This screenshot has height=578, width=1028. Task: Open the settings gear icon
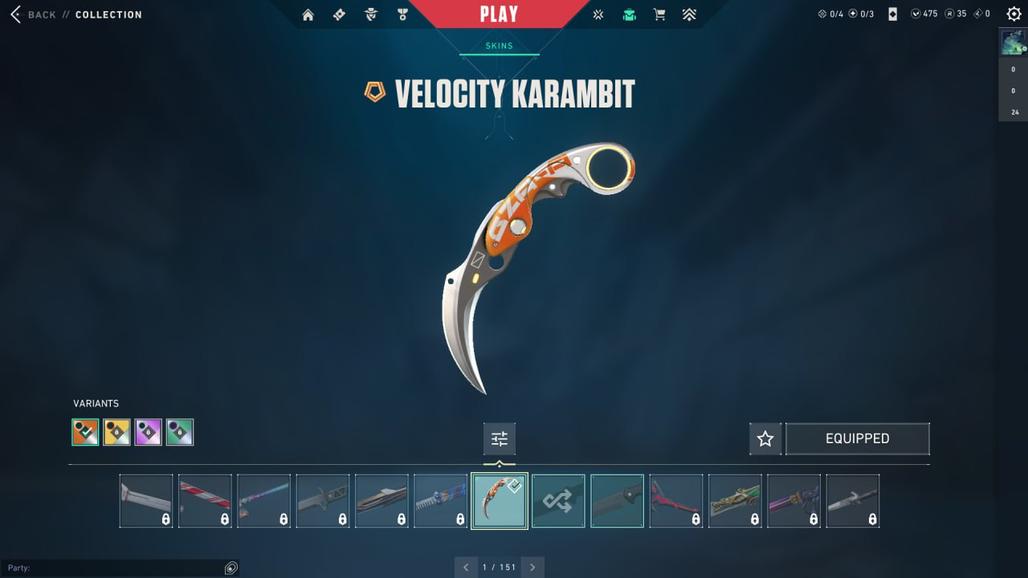(1013, 14)
